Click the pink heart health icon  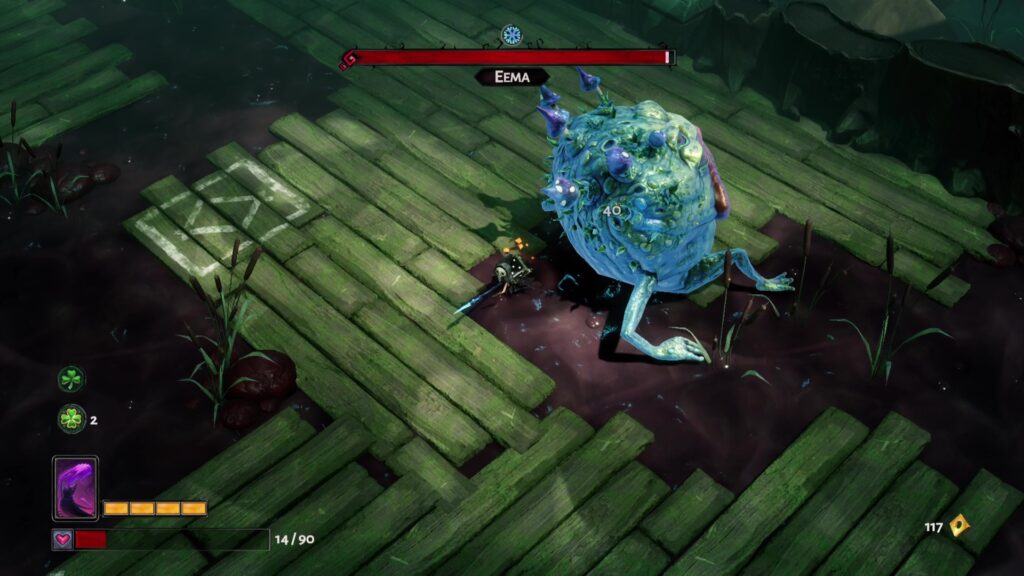click(x=62, y=539)
